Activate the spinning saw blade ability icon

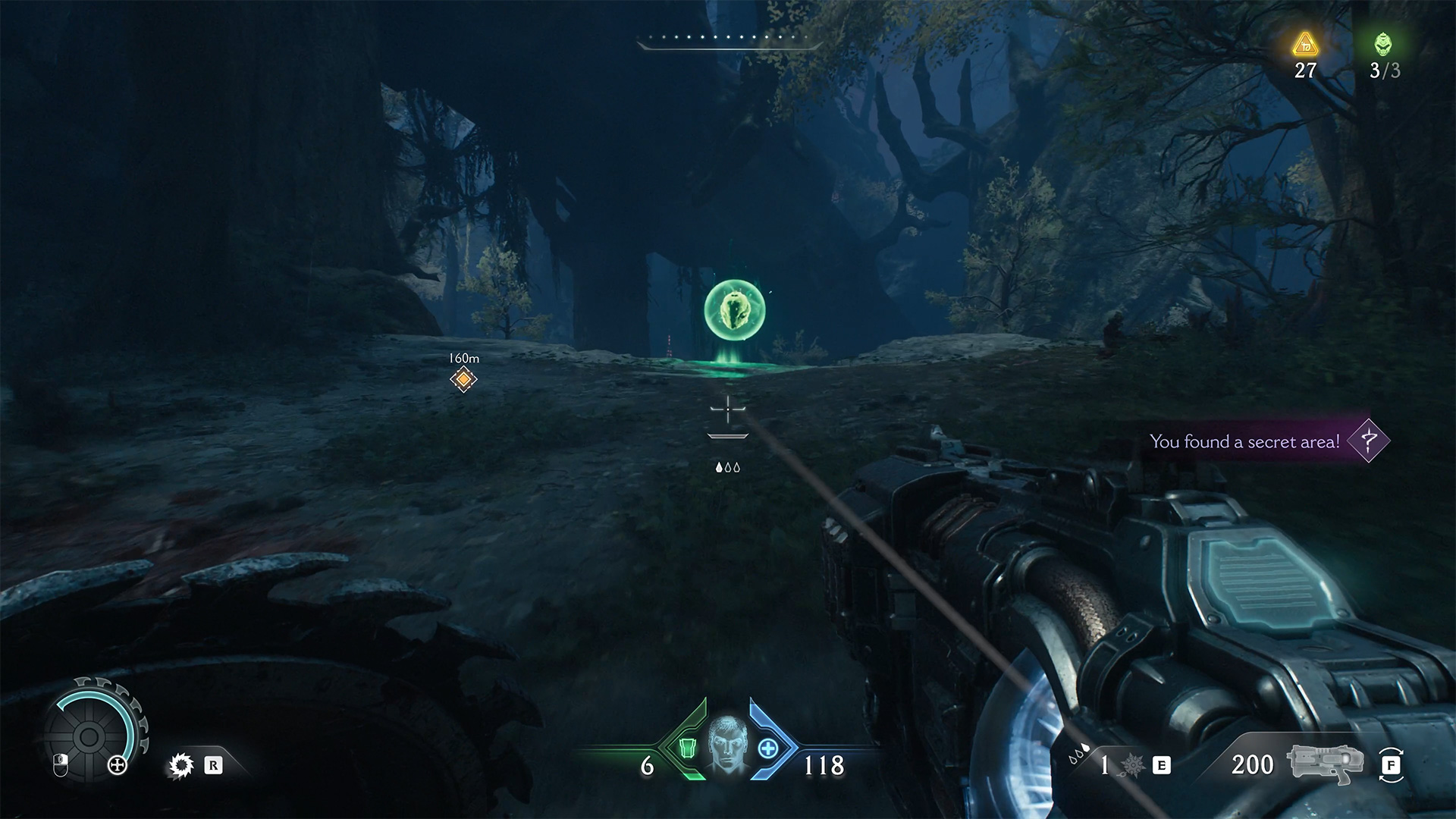click(x=181, y=766)
